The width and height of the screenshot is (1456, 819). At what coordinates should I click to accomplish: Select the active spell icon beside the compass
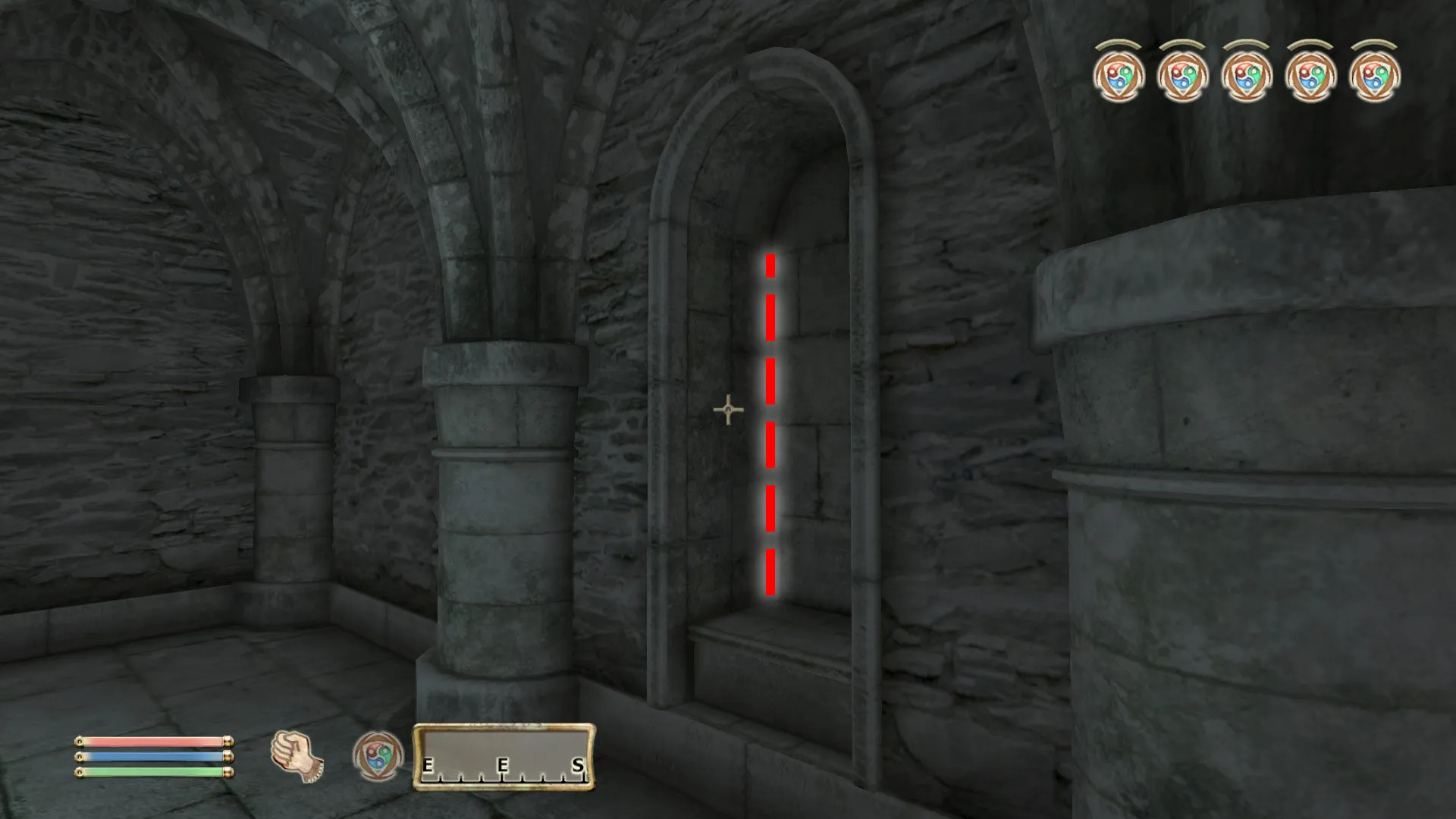378,756
